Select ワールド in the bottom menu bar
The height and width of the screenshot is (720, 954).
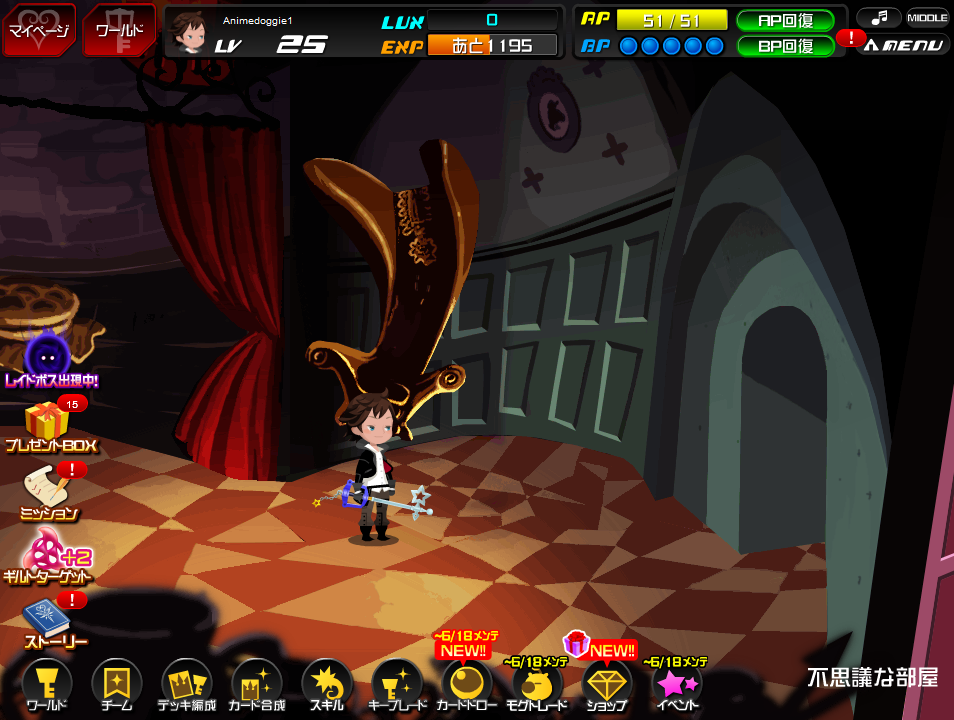click(47, 685)
